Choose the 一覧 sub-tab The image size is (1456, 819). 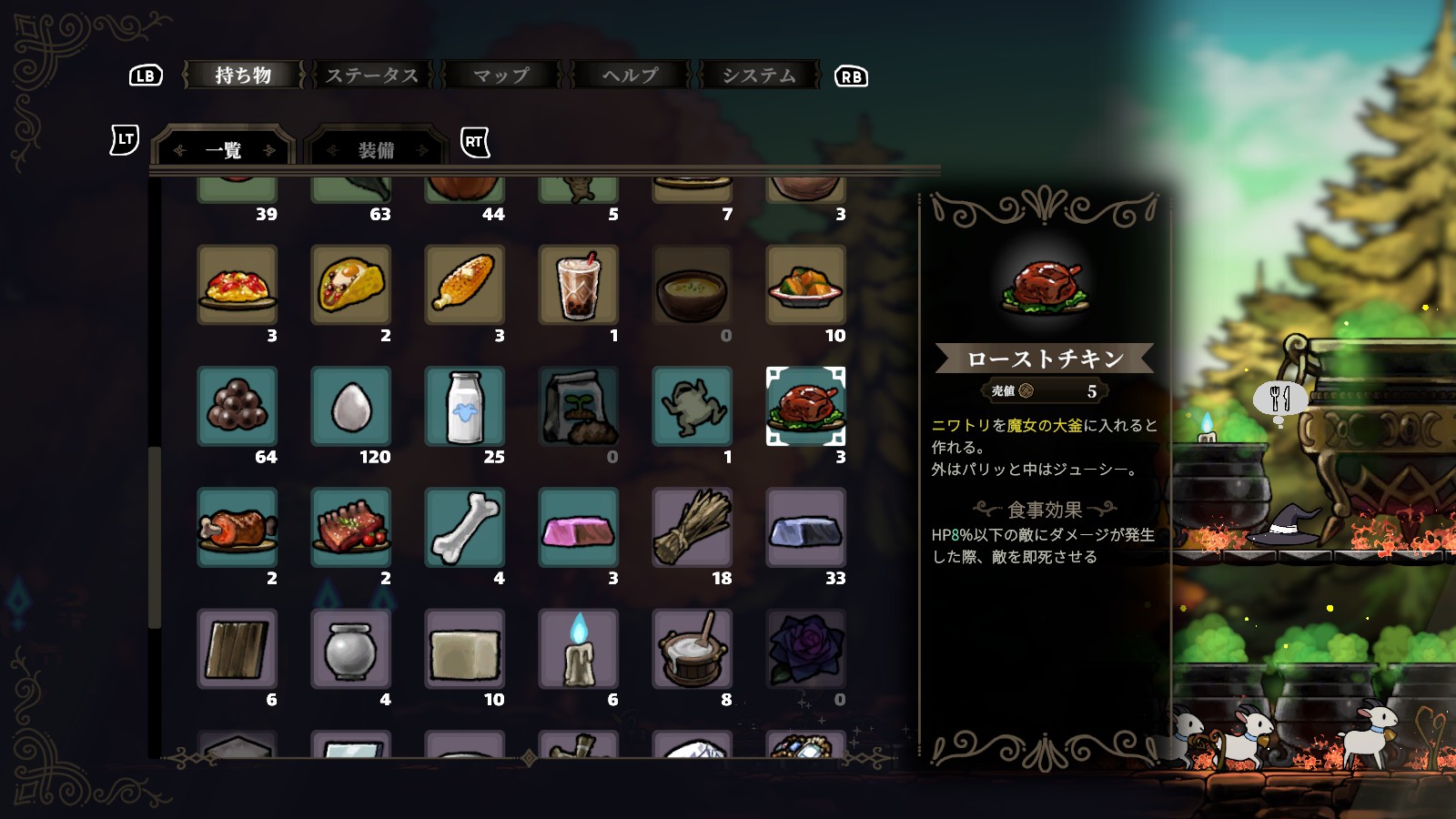coord(224,150)
